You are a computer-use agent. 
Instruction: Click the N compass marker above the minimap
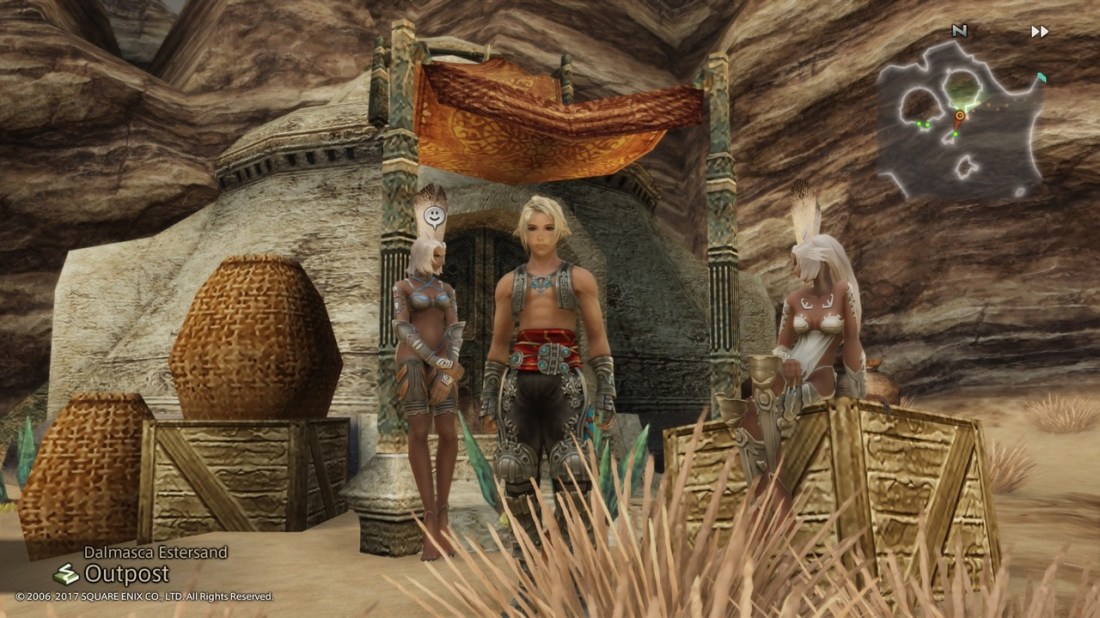click(960, 31)
